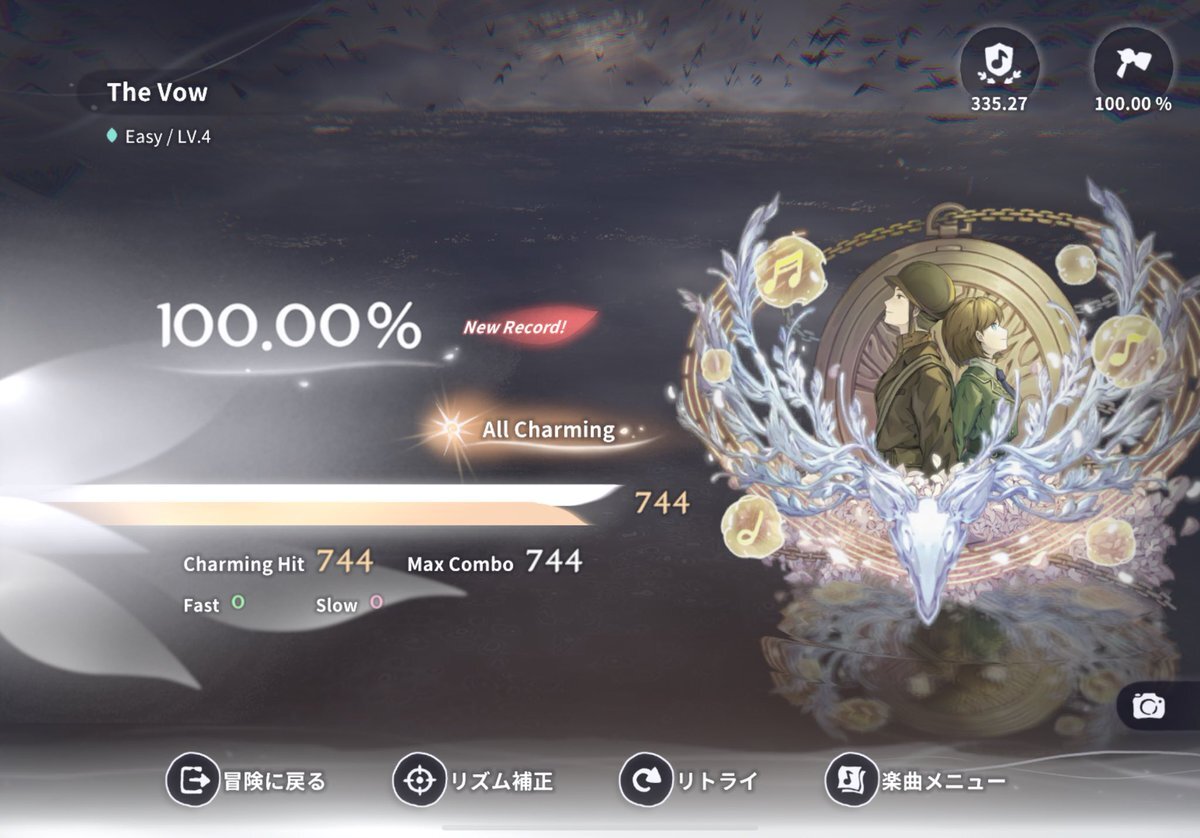Return to adventure with 冒険に戻る
The height and width of the screenshot is (838, 1200).
pos(247,780)
